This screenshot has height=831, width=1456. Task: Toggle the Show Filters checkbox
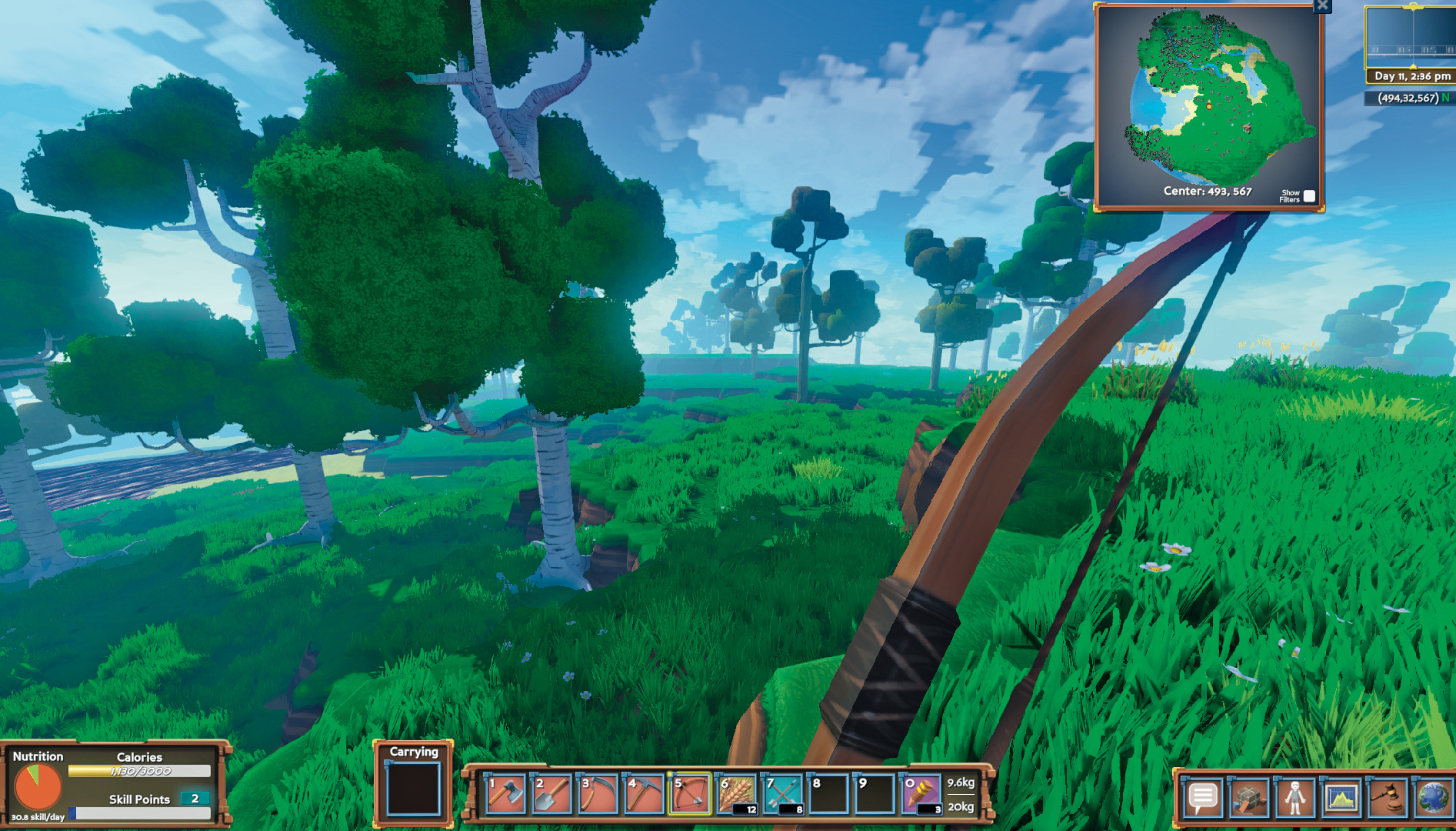tap(1309, 196)
